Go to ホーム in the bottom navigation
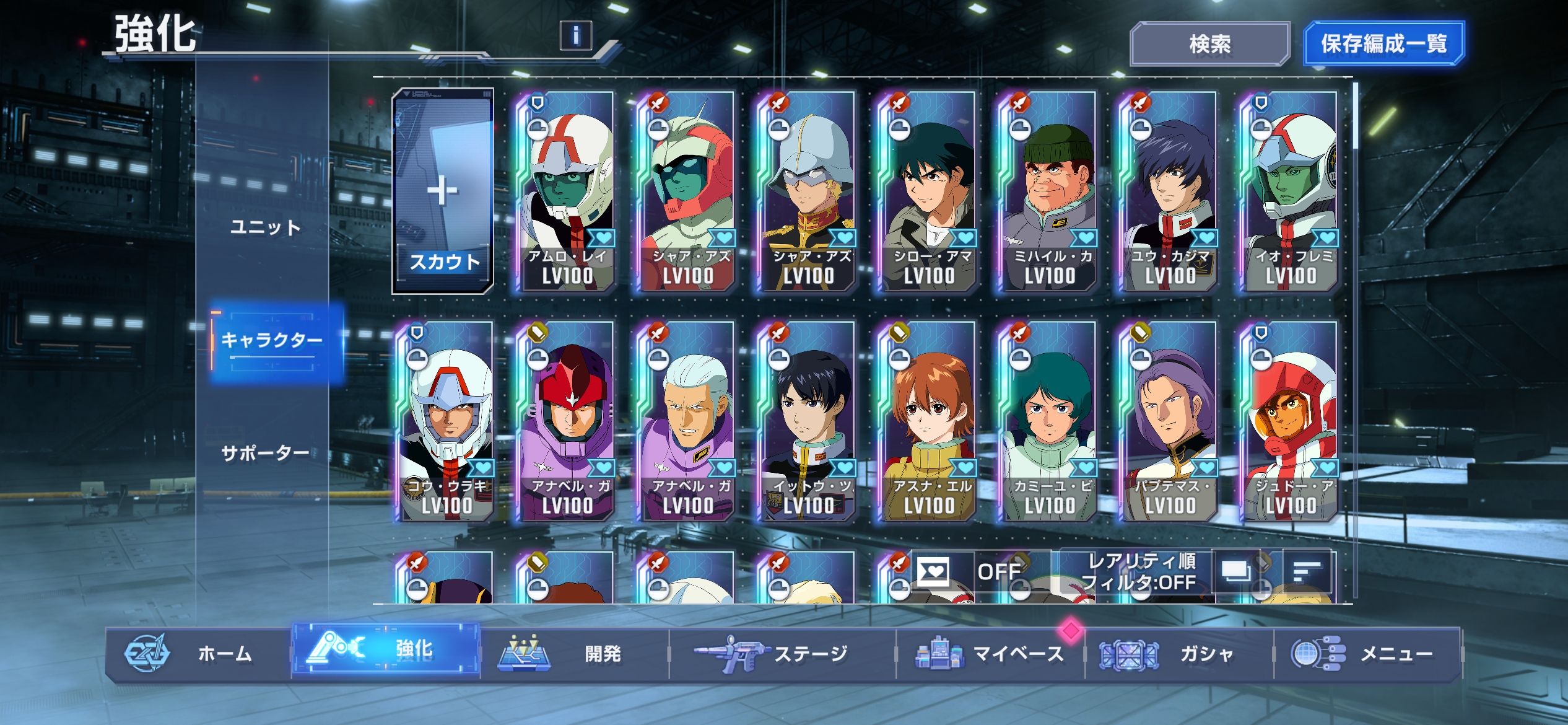Image resolution: width=1568 pixels, height=725 pixels. [198, 654]
